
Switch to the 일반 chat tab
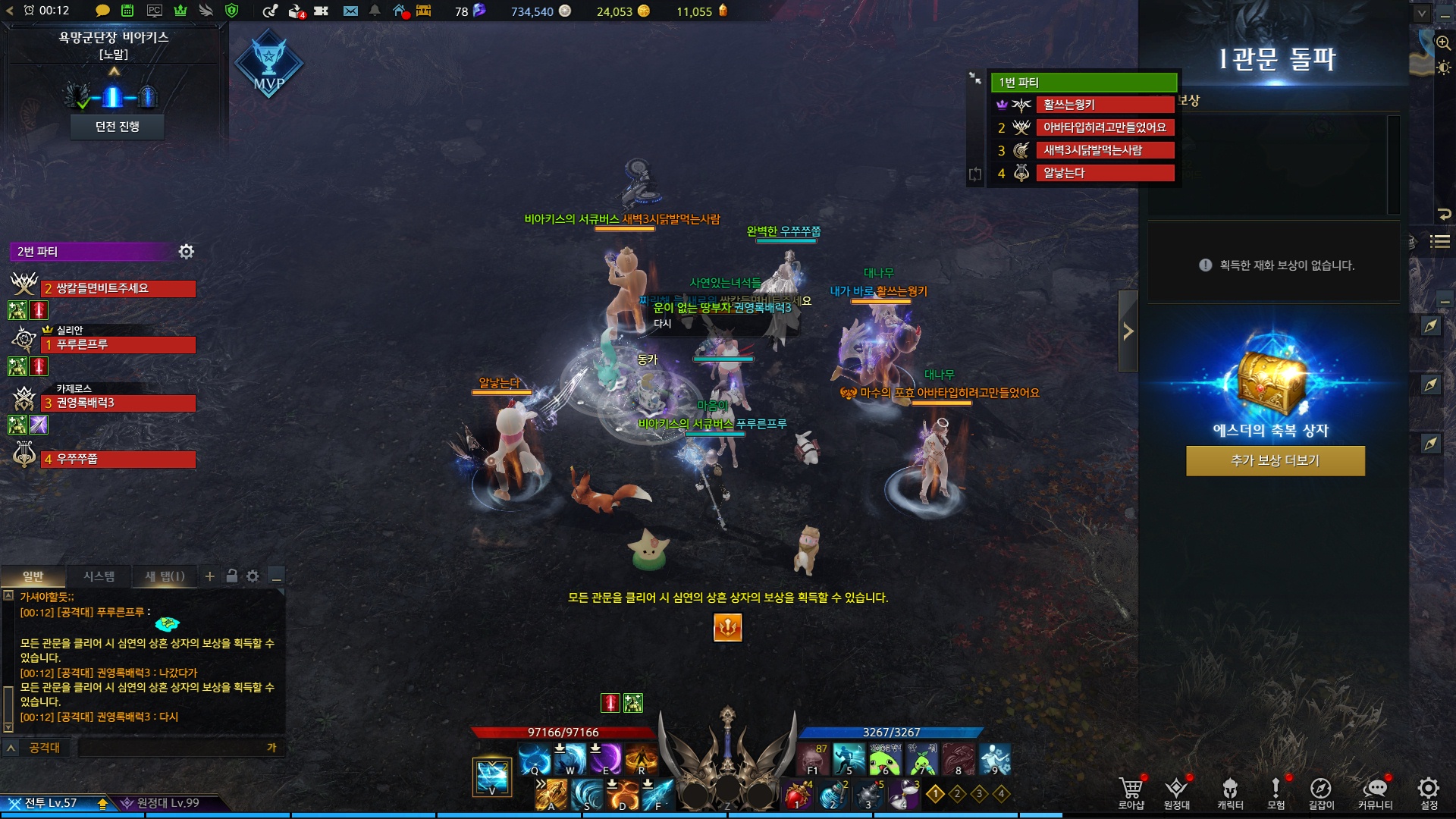[x=33, y=576]
